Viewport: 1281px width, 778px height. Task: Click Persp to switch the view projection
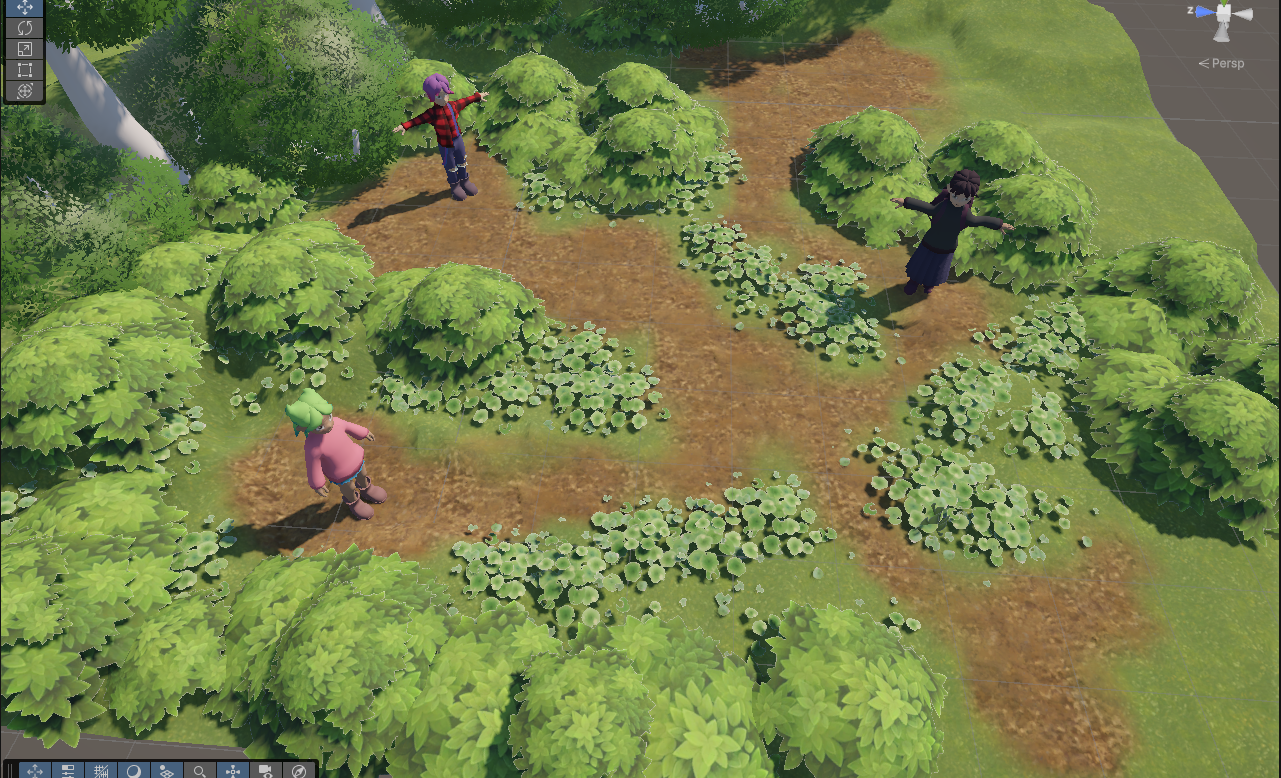[1228, 63]
